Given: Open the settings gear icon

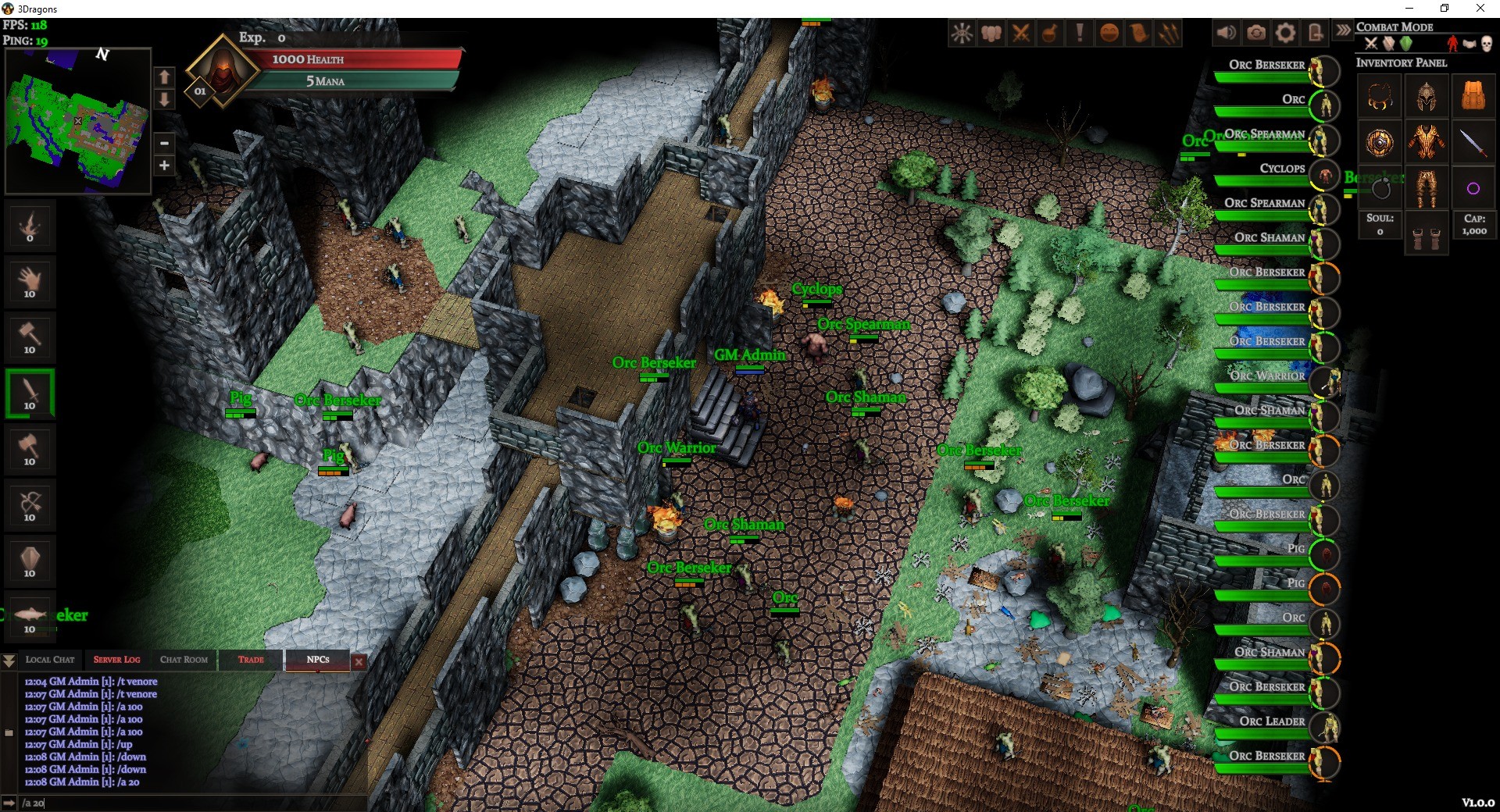Looking at the screenshot, I should coord(1284,33).
